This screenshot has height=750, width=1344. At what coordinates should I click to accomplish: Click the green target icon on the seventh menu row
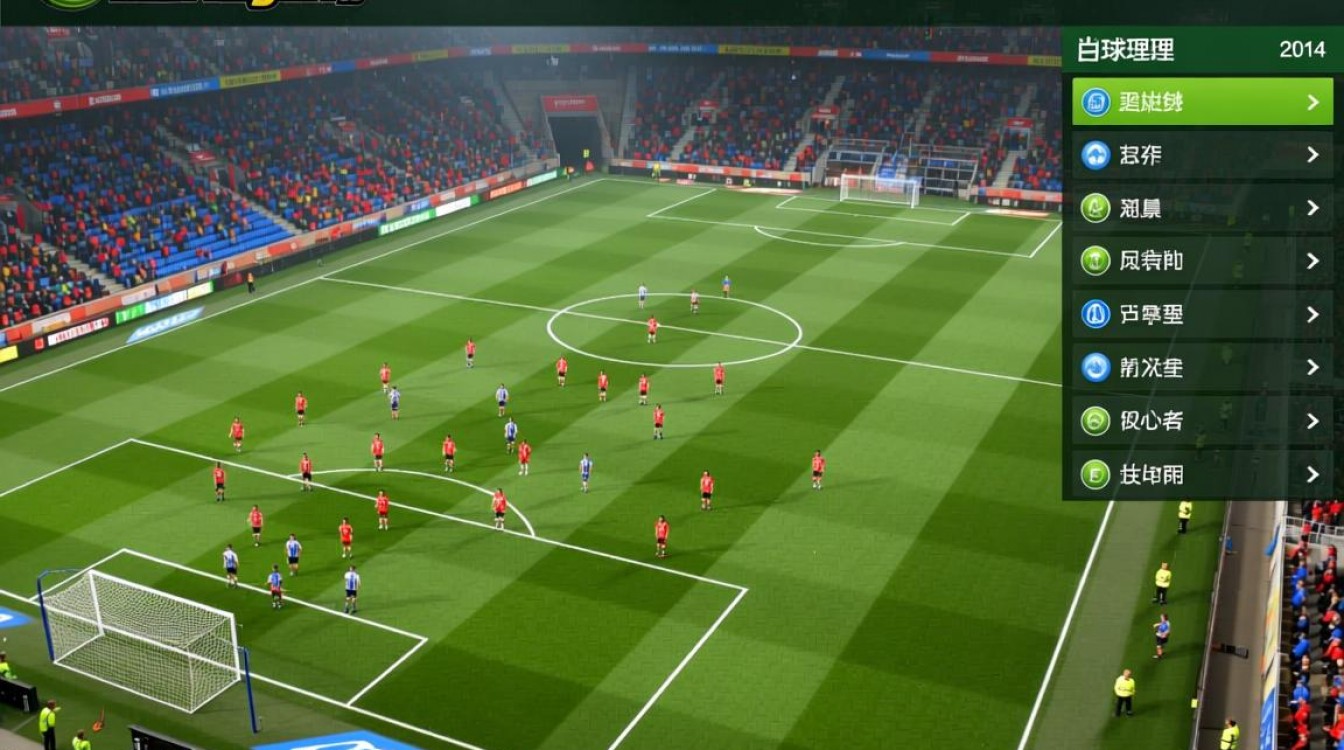(x=1095, y=421)
